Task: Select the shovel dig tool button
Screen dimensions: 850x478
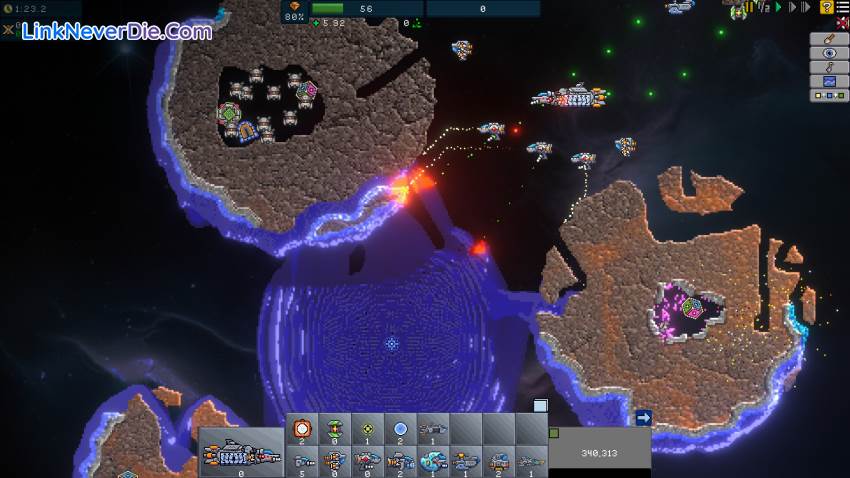Action: [829, 39]
